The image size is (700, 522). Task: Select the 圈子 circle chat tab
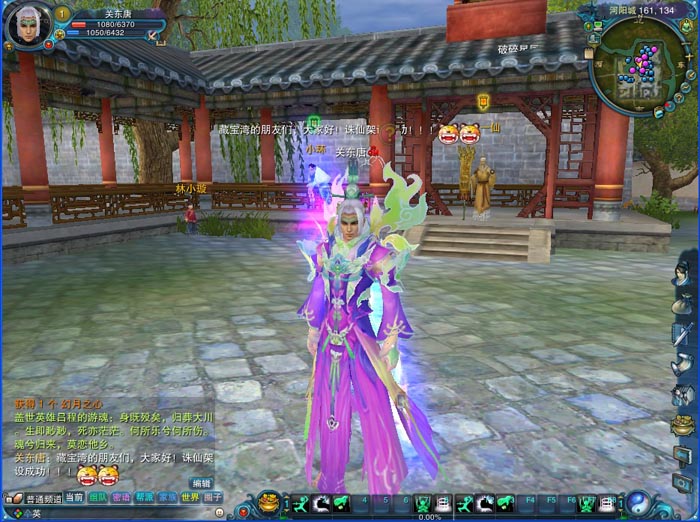[x=213, y=497]
